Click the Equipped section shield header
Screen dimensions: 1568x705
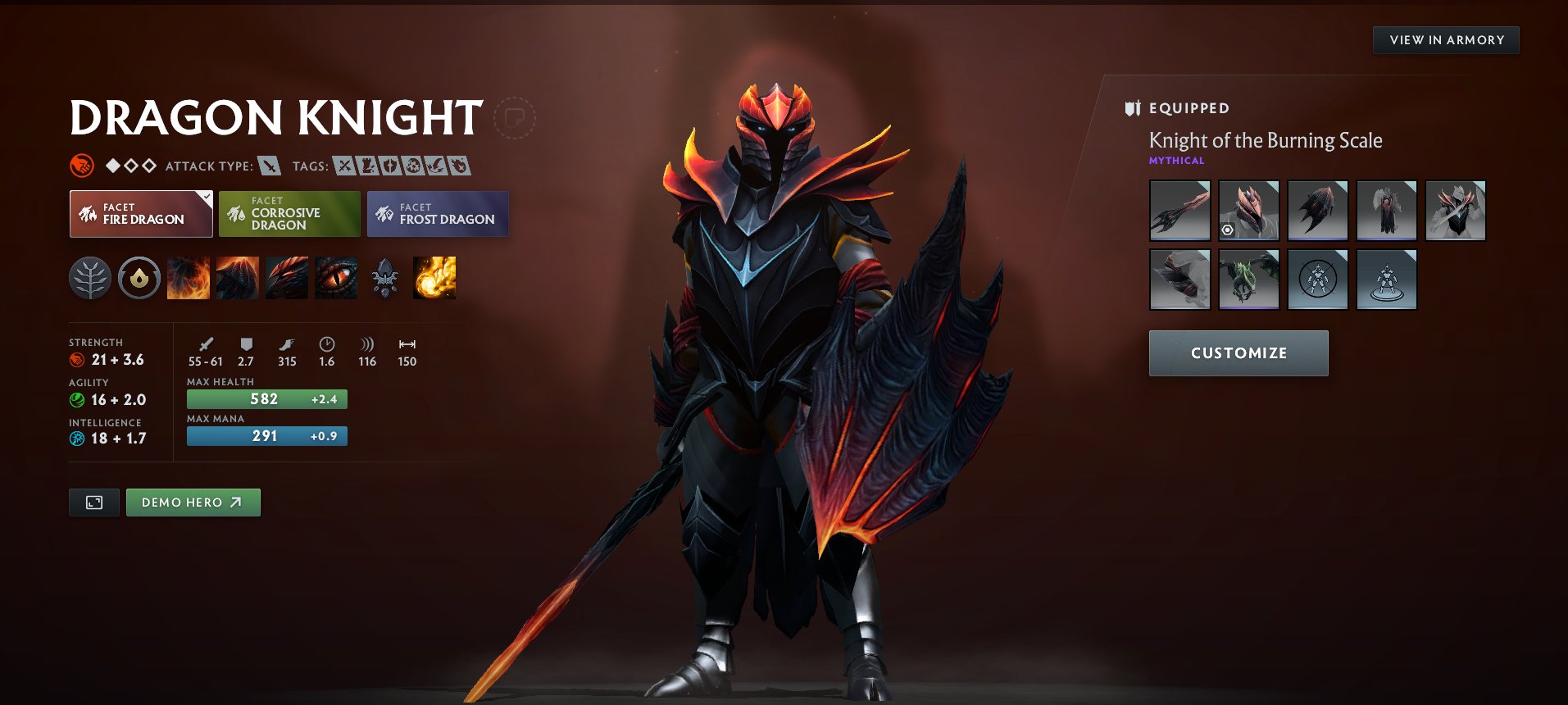(1132, 108)
